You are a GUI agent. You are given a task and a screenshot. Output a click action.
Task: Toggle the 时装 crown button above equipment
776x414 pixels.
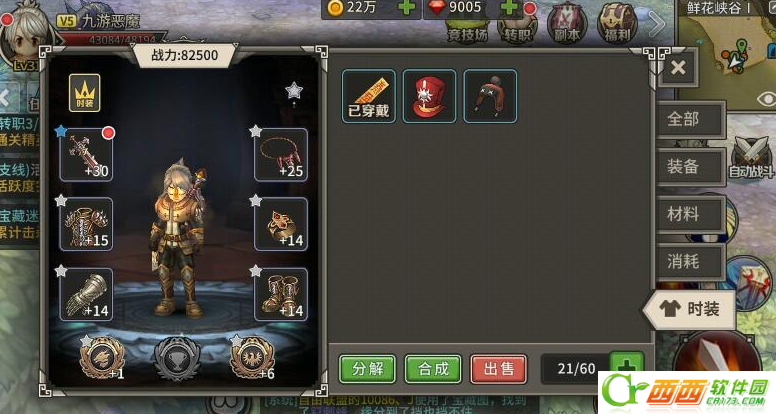point(85,93)
